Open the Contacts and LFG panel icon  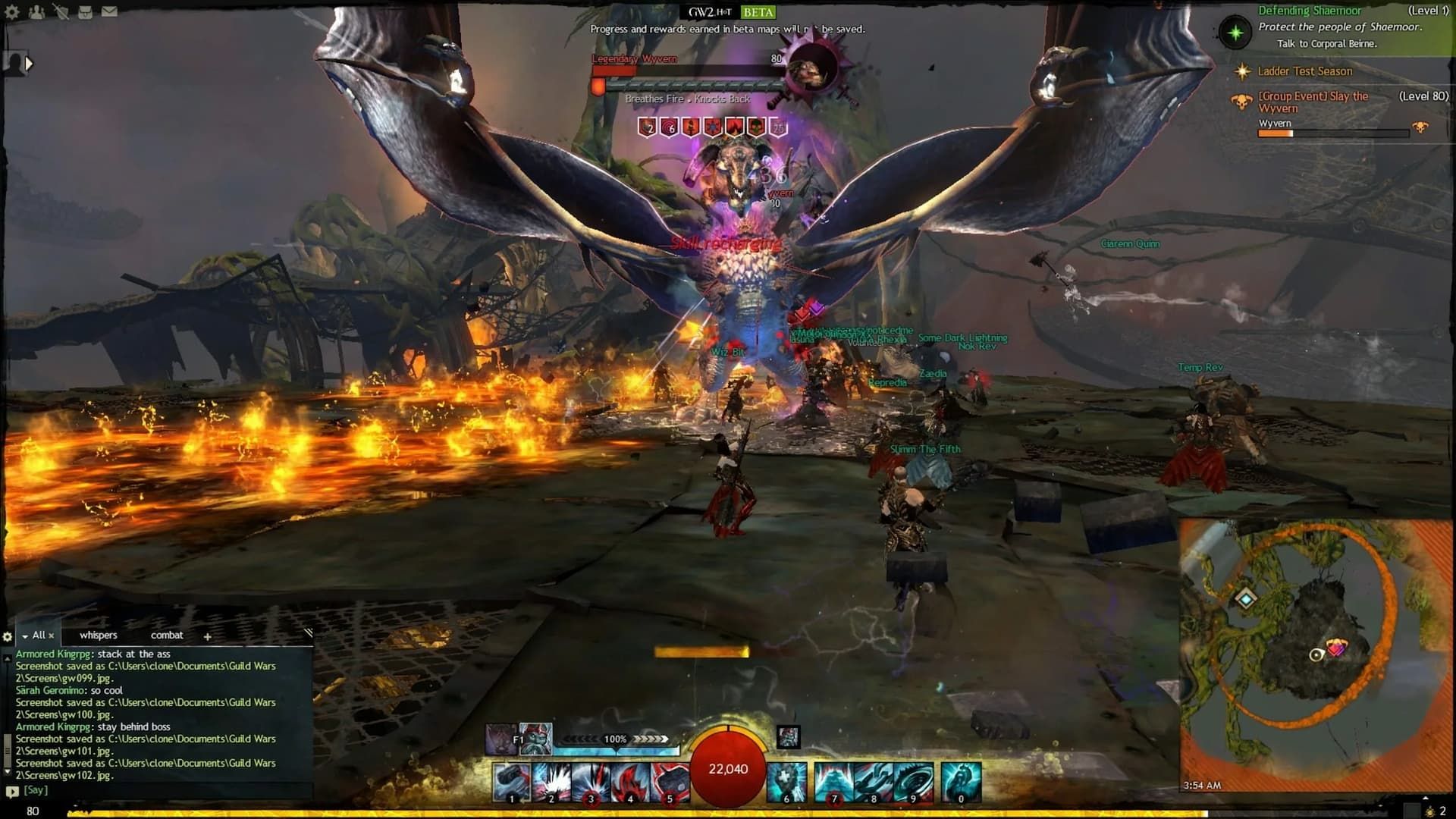tap(36, 12)
